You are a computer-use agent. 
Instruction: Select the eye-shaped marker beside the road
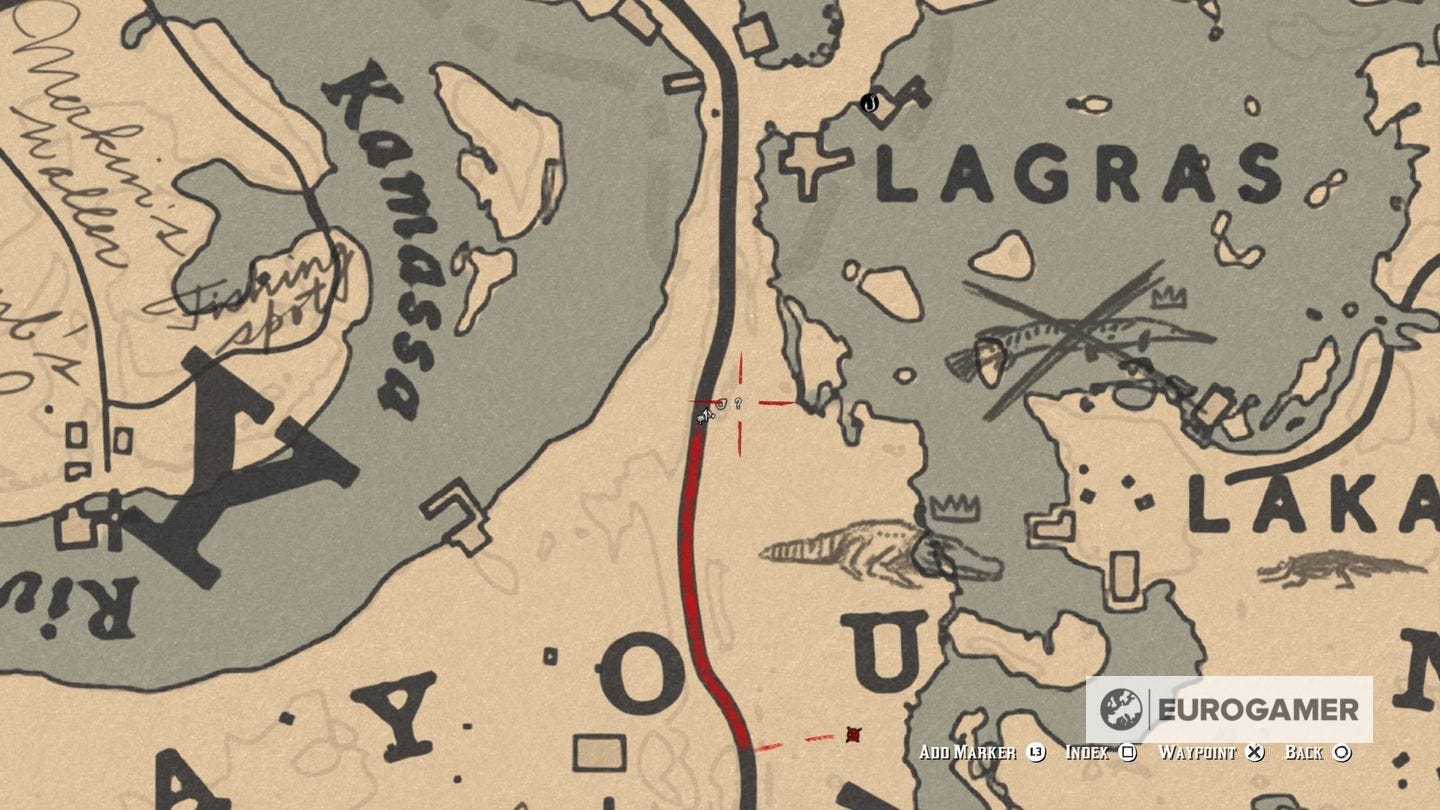pyautogui.click(x=721, y=403)
